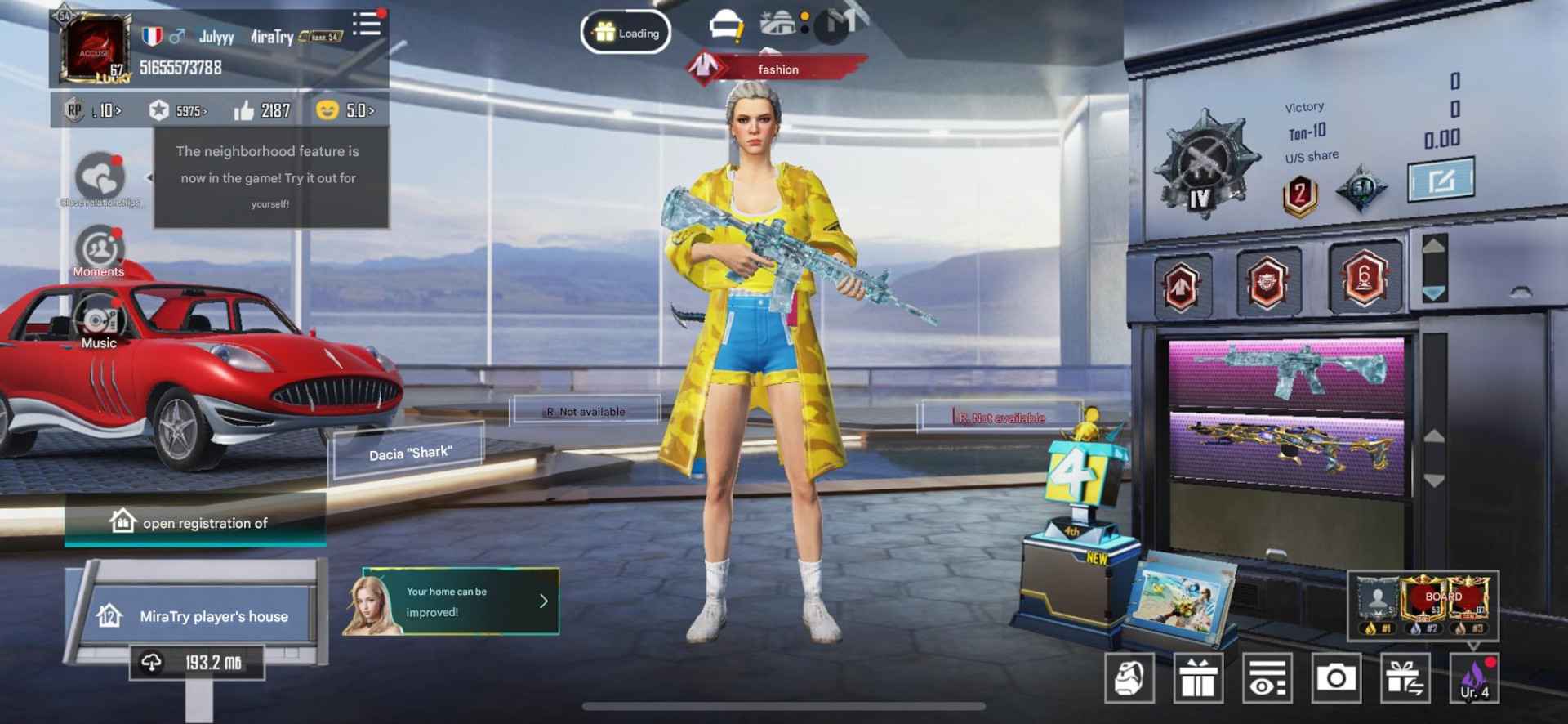
Task: Select the red fashion banner tab
Action: 776,69
